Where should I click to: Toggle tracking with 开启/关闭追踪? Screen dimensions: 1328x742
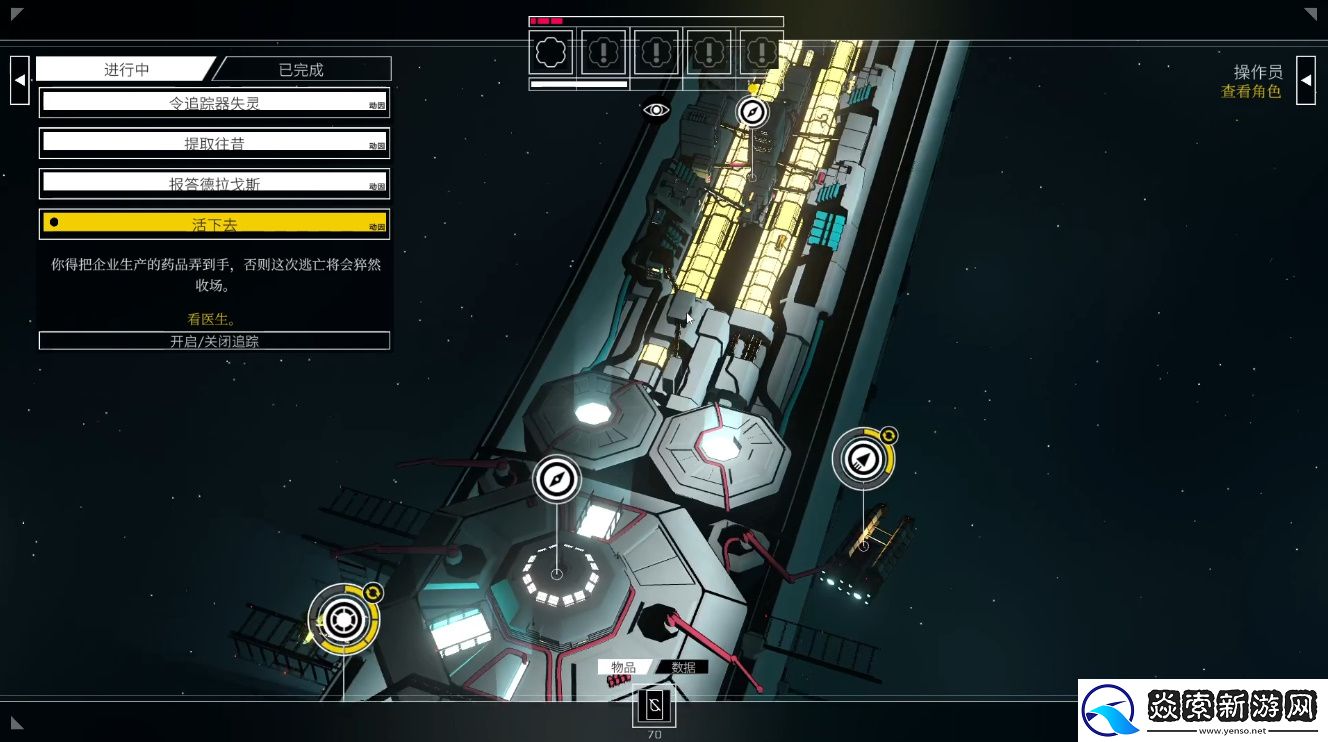pos(214,341)
